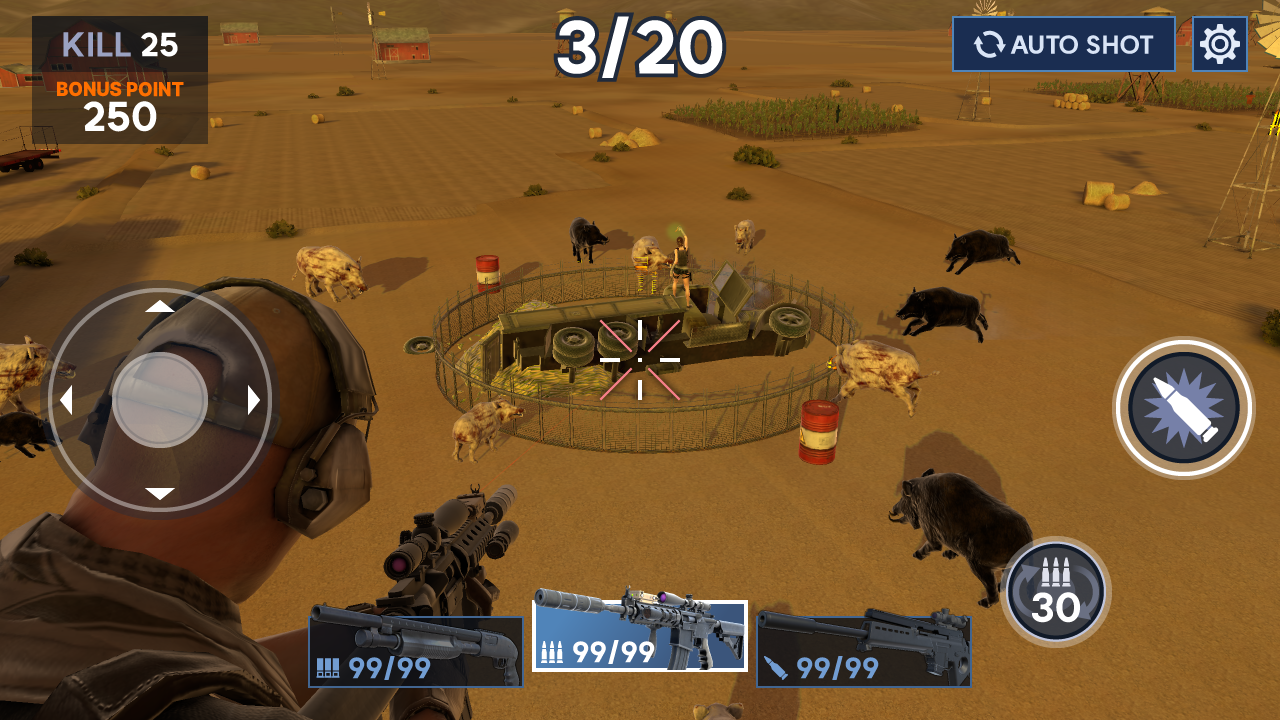
Task: Tap the crosshair in the screen center
Action: (638, 357)
